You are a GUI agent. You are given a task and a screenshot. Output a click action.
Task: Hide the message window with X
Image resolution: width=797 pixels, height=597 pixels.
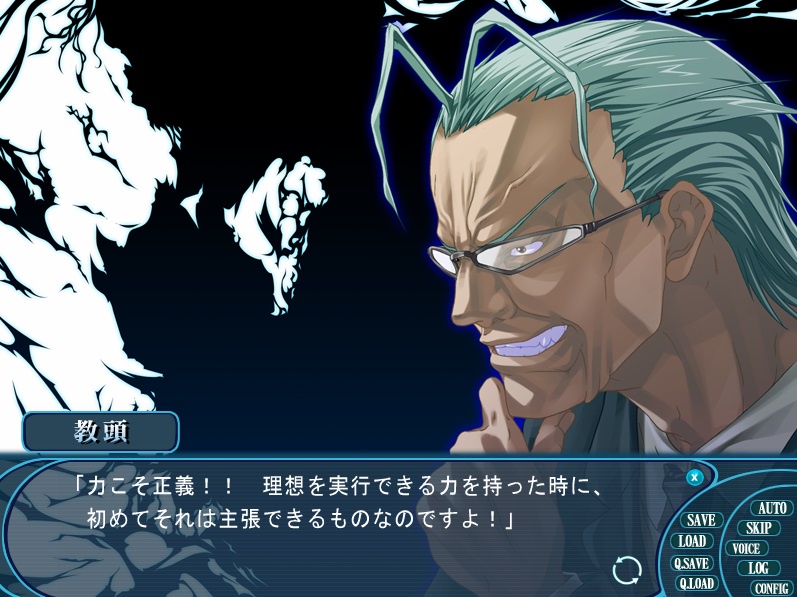click(694, 477)
